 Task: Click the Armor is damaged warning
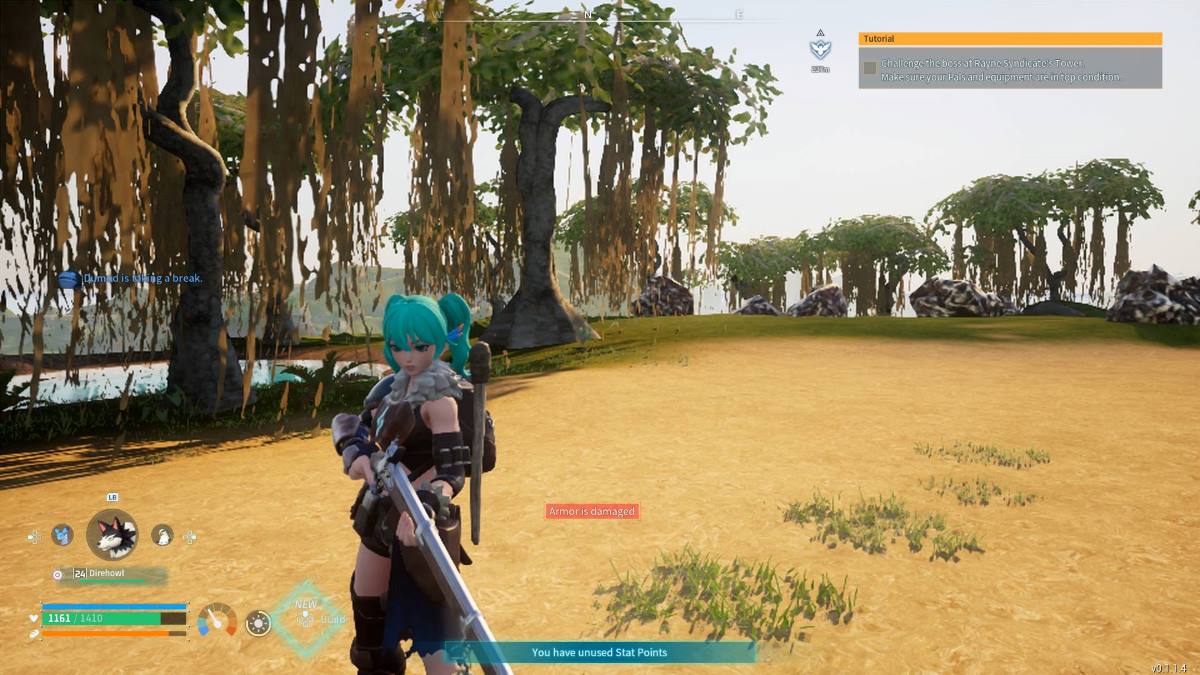click(x=592, y=511)
